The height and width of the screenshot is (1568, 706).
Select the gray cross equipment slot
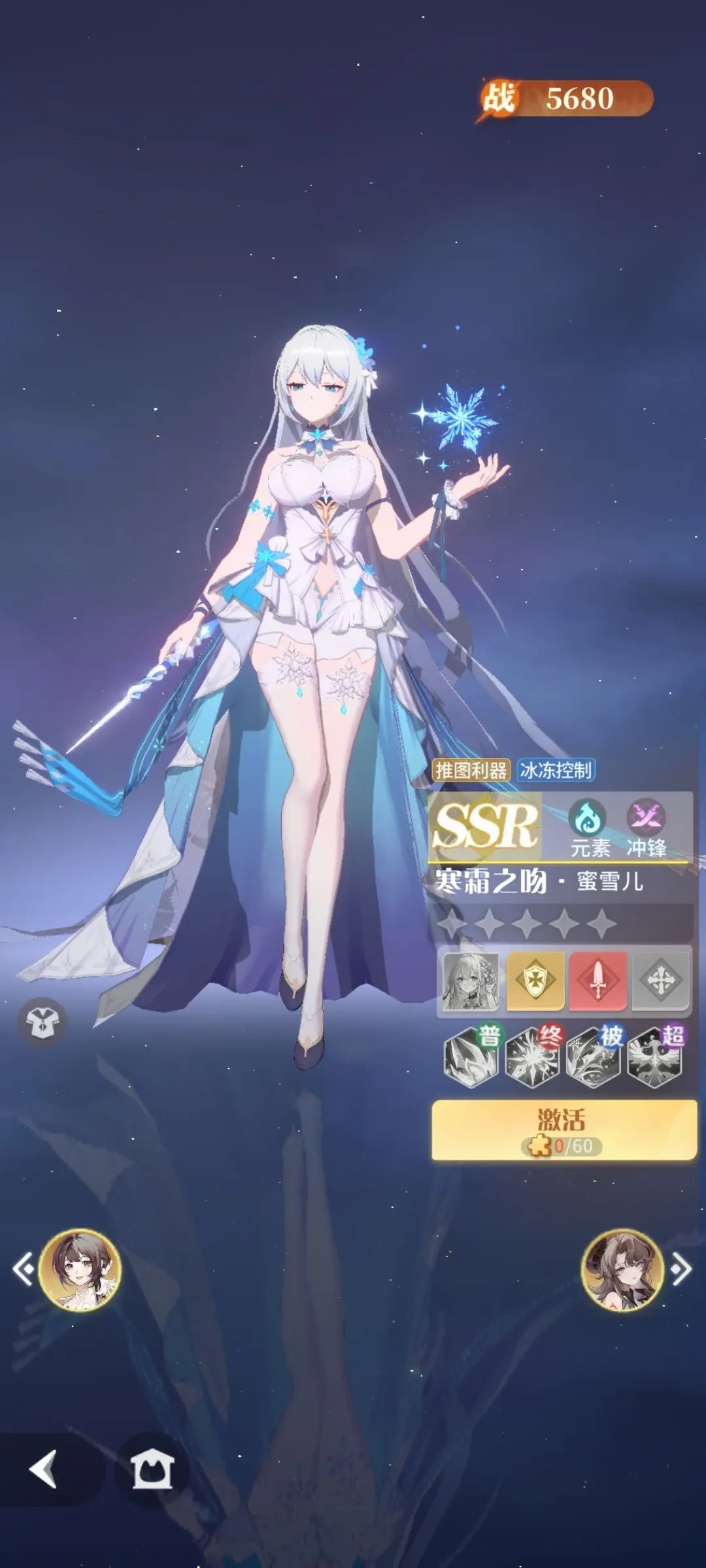[660, 981]
